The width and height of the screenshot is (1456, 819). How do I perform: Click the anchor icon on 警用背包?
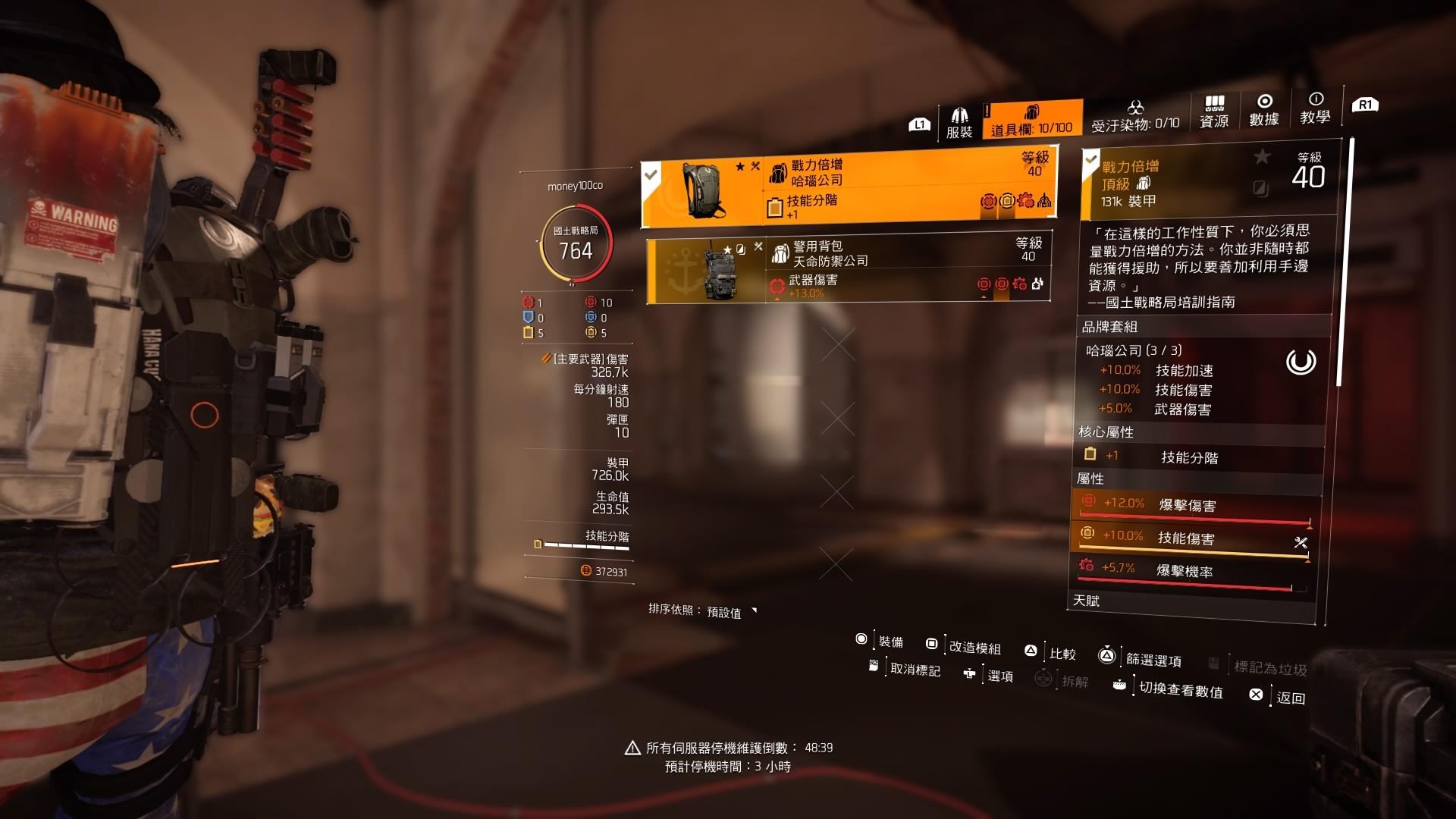[682, 269]
